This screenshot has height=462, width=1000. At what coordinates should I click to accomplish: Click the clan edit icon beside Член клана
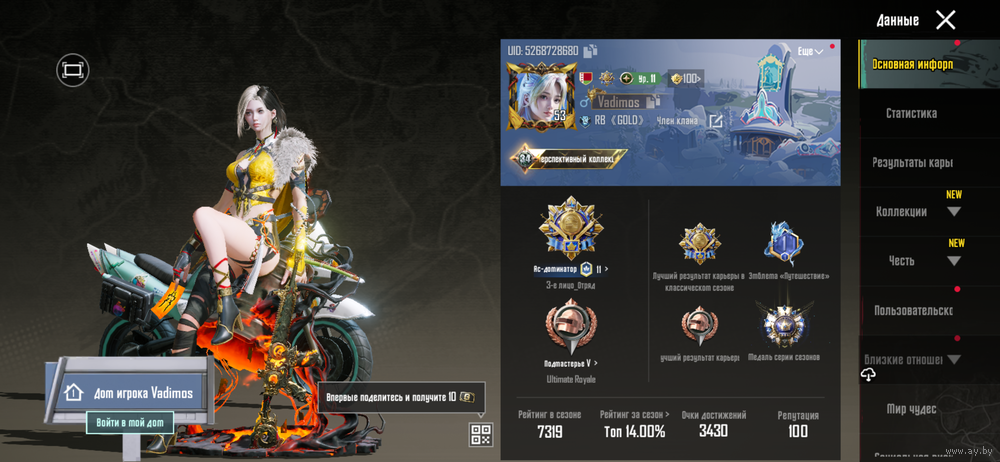pos(716,121)
